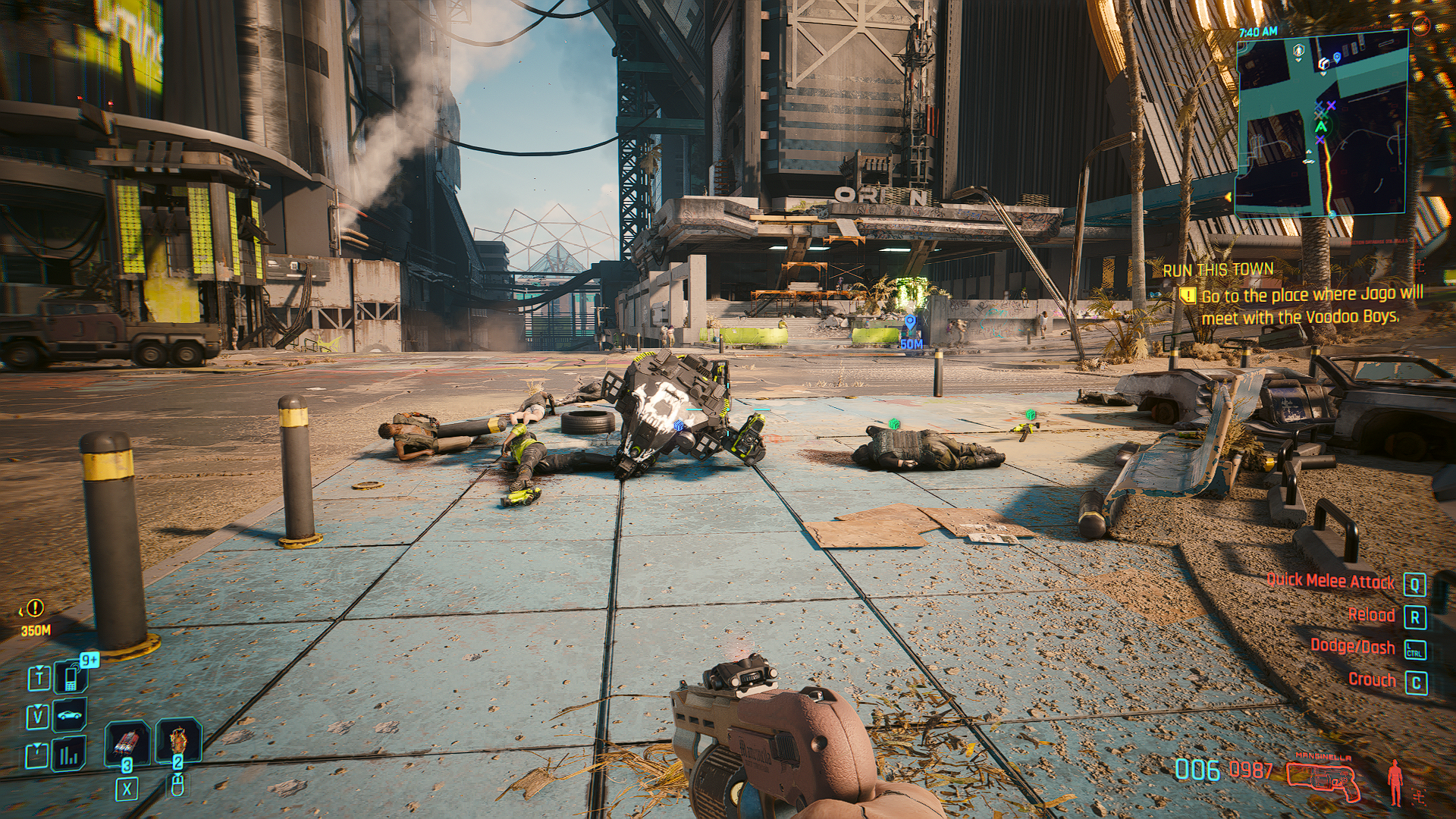
Task: Select the Run This Town quest tracker
Action: coord(1218,270)
